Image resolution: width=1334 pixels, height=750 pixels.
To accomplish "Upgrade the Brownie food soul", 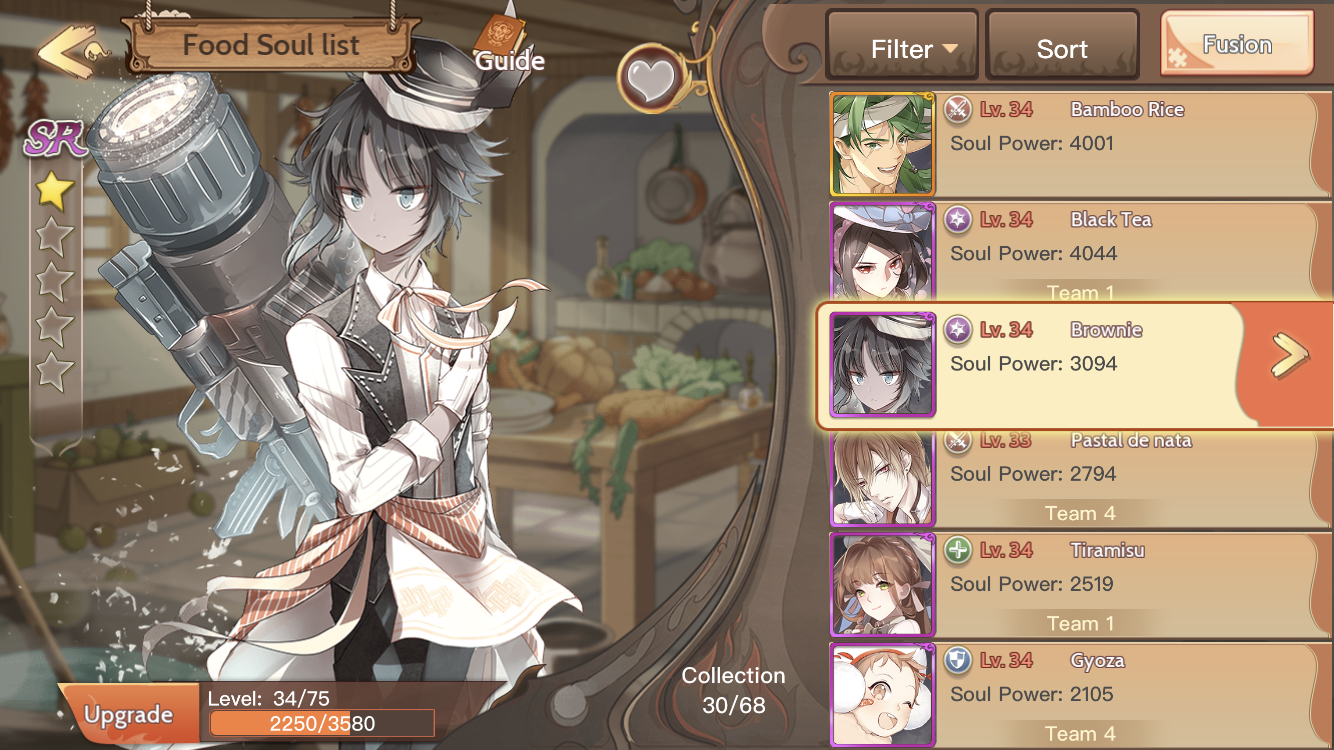I will [x=128, y=714].
